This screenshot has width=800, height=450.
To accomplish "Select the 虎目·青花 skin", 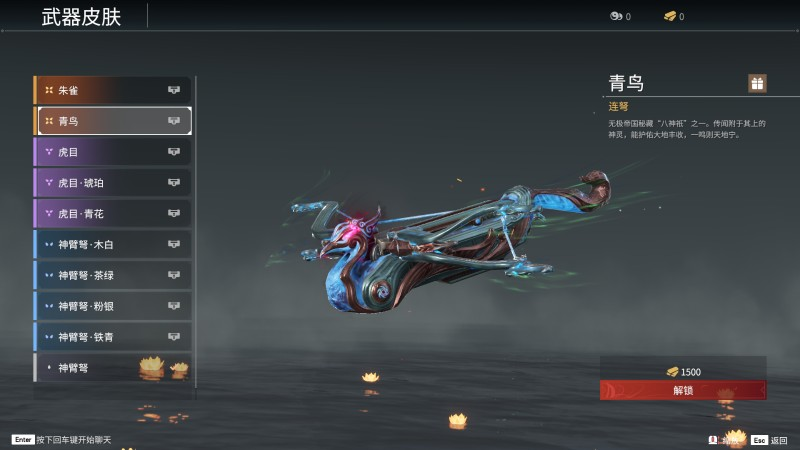I will [112, 214].
